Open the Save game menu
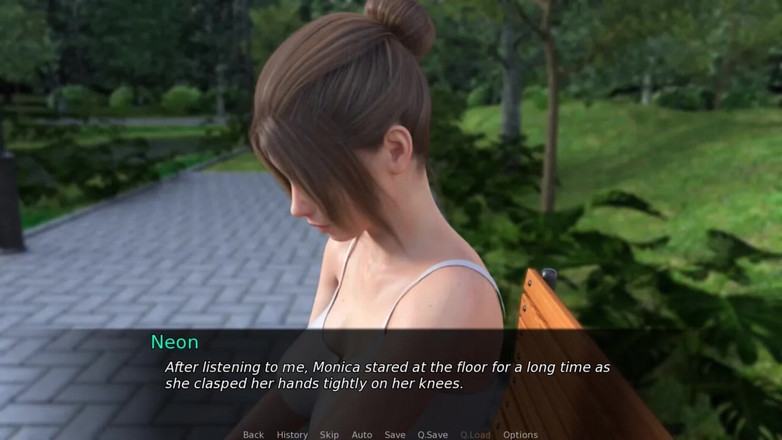Image resolution: width=782 pixels, height=440 pixels. pos(395,435)
